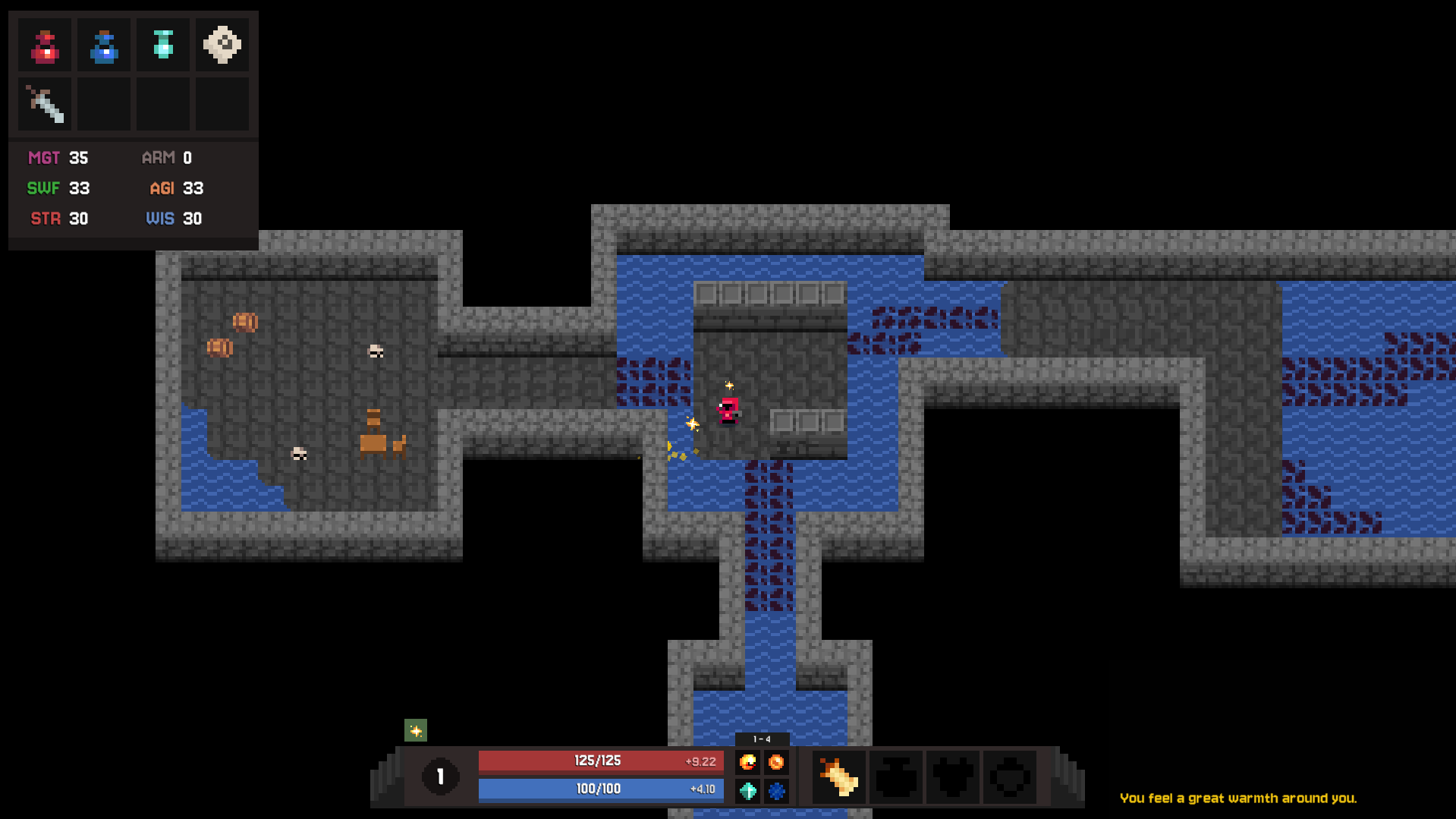
Task: Select the sword in the inventory
Action: click(x=45, y=104)
